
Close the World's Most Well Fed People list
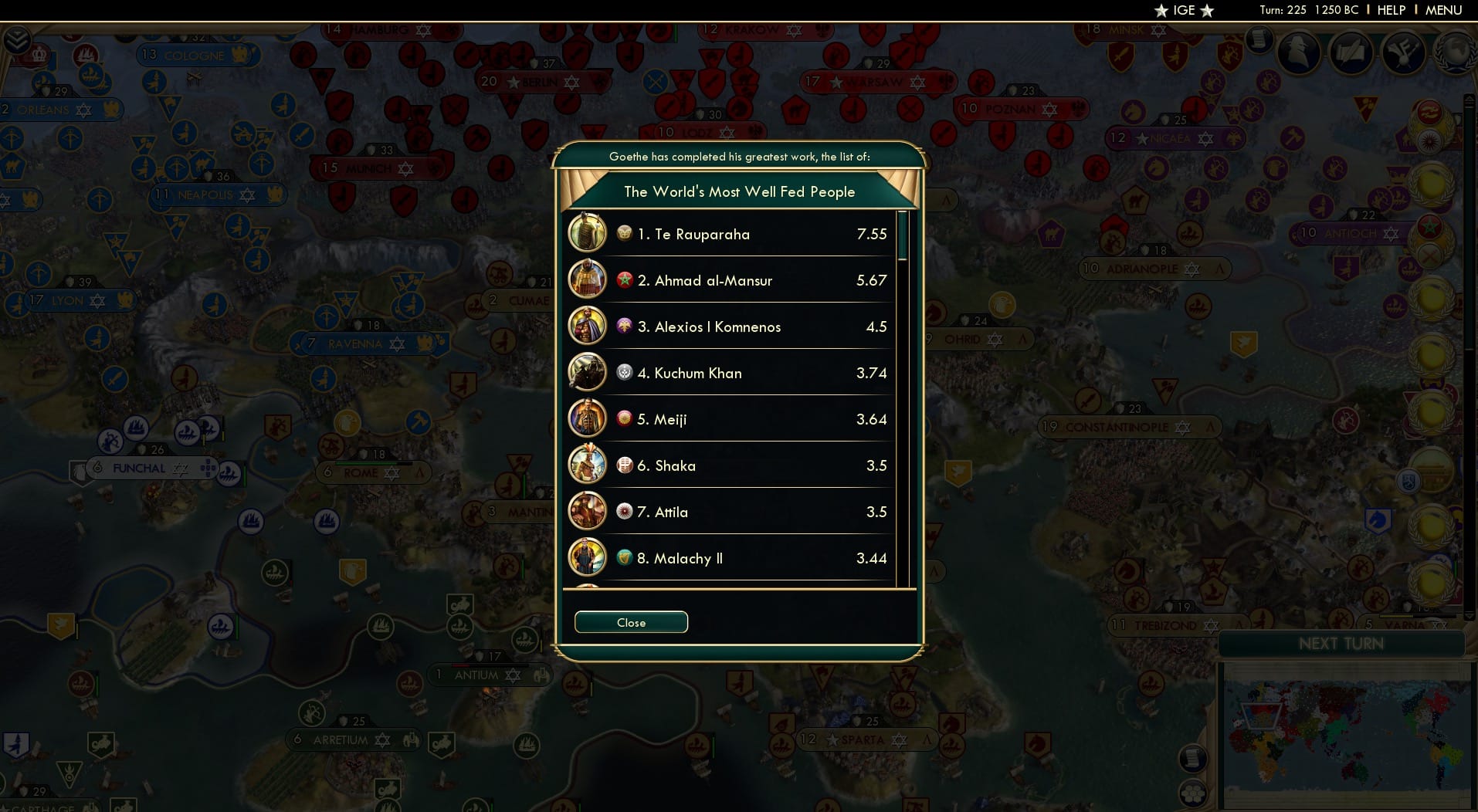click(x=630, y=622)
